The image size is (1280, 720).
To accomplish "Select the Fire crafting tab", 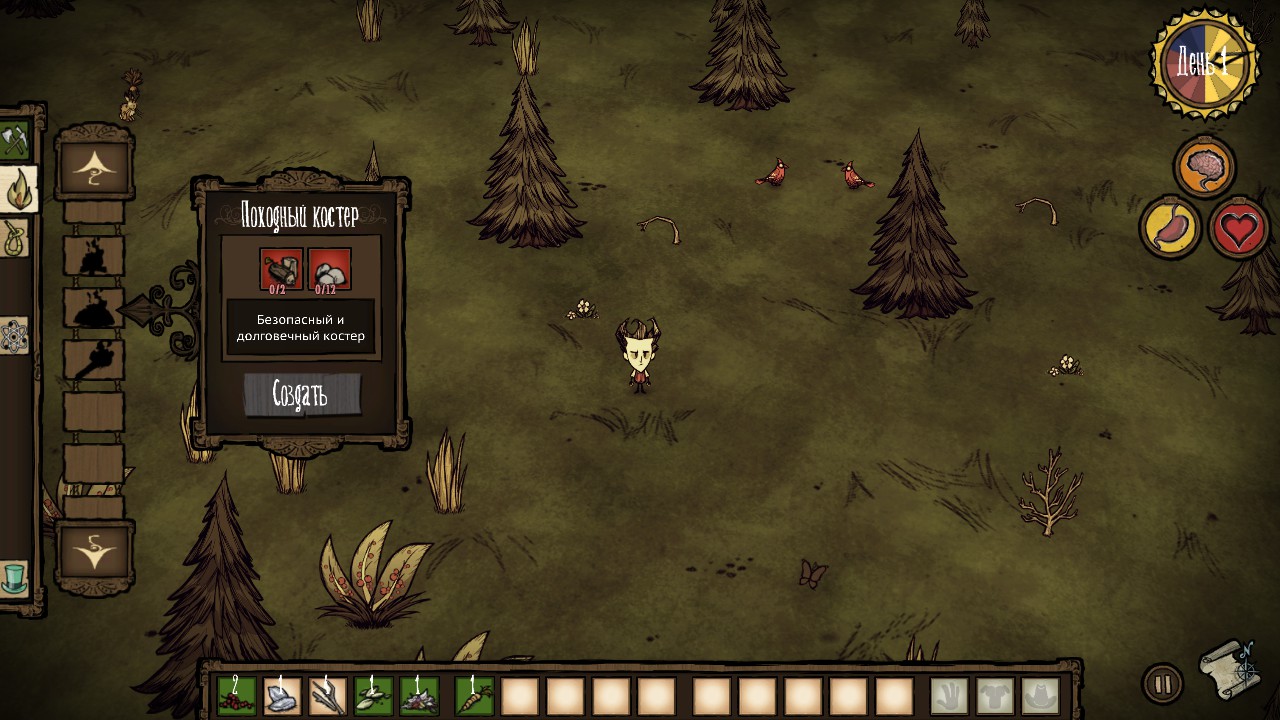I will (18, 189).
